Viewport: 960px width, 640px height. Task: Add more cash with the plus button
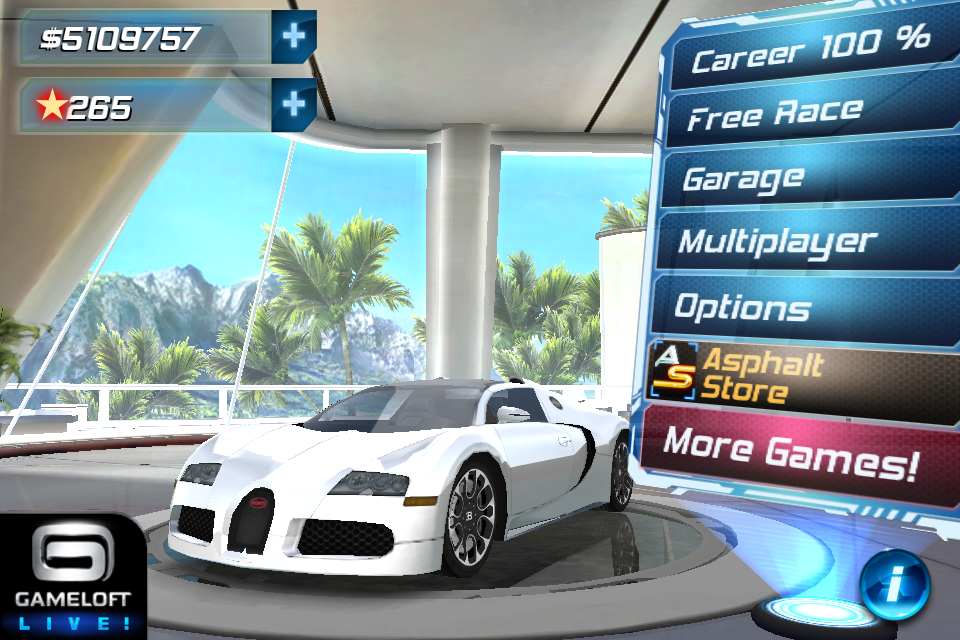coord(294,36)
